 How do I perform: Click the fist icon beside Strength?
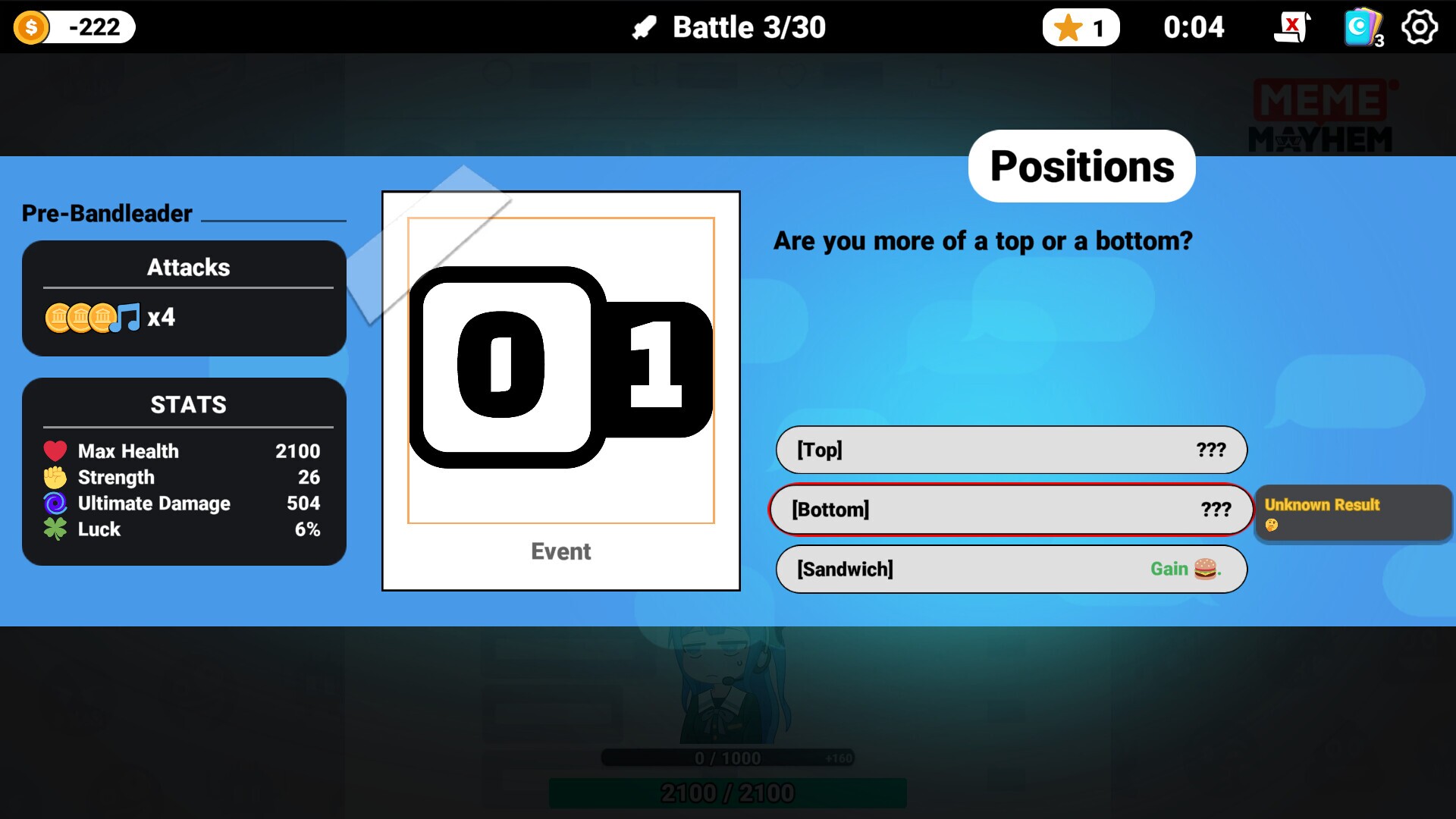coord(54,477)
